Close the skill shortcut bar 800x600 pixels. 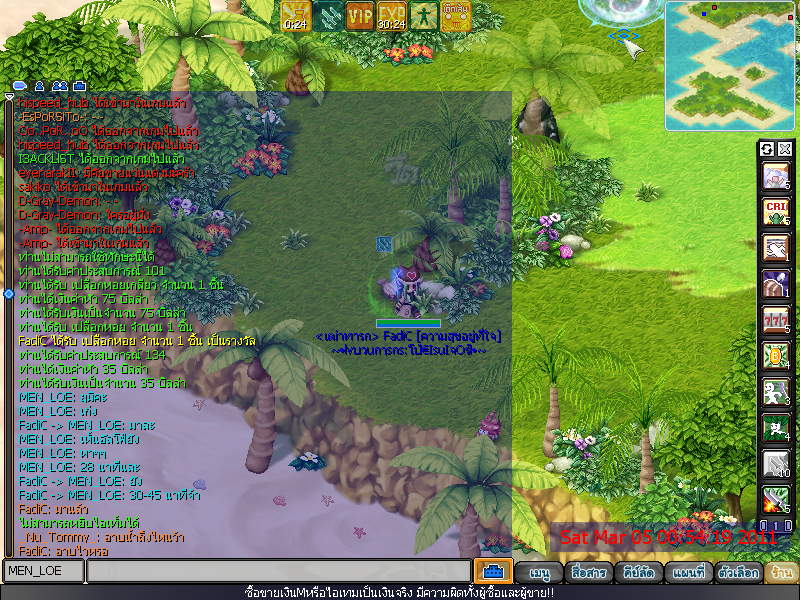coord(785,149)
